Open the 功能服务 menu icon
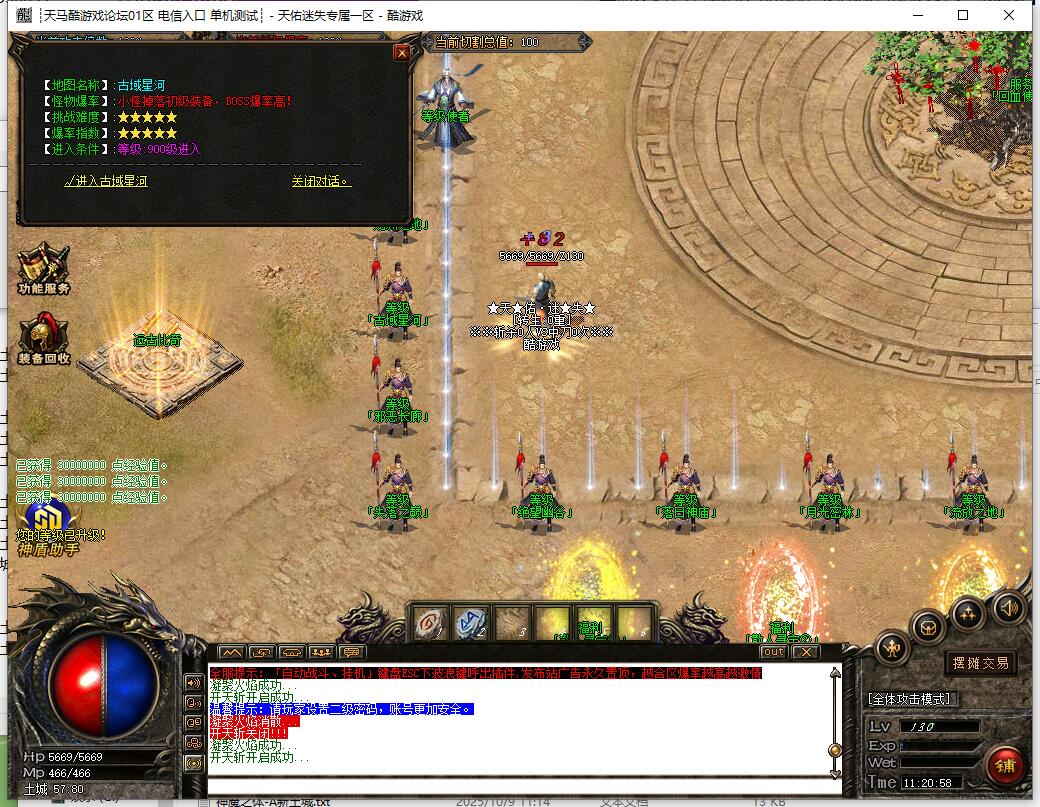 tap(43, 265)
